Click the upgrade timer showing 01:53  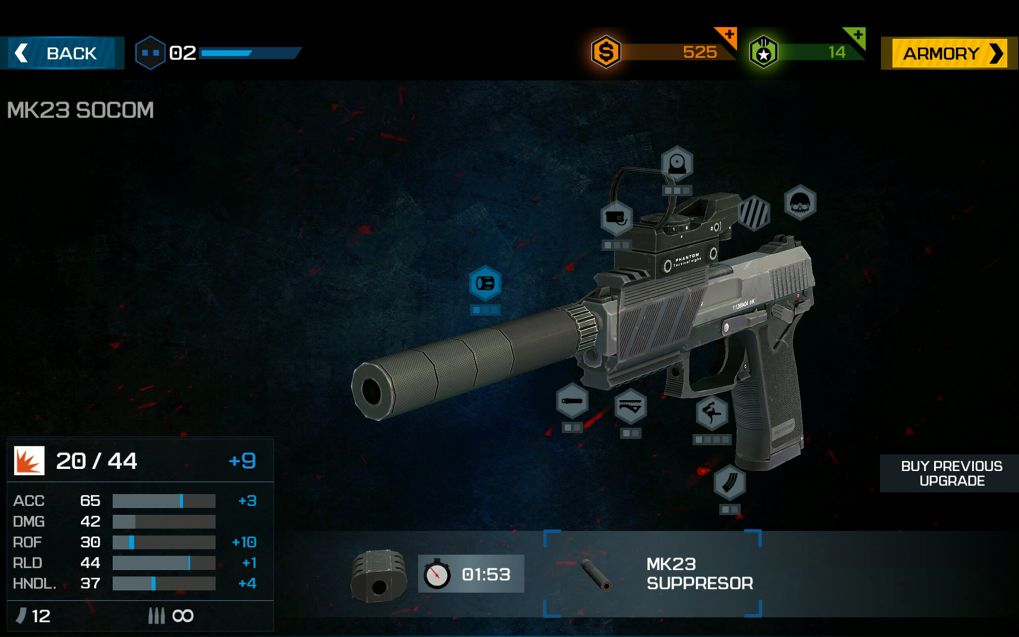(x=471, y=574)
